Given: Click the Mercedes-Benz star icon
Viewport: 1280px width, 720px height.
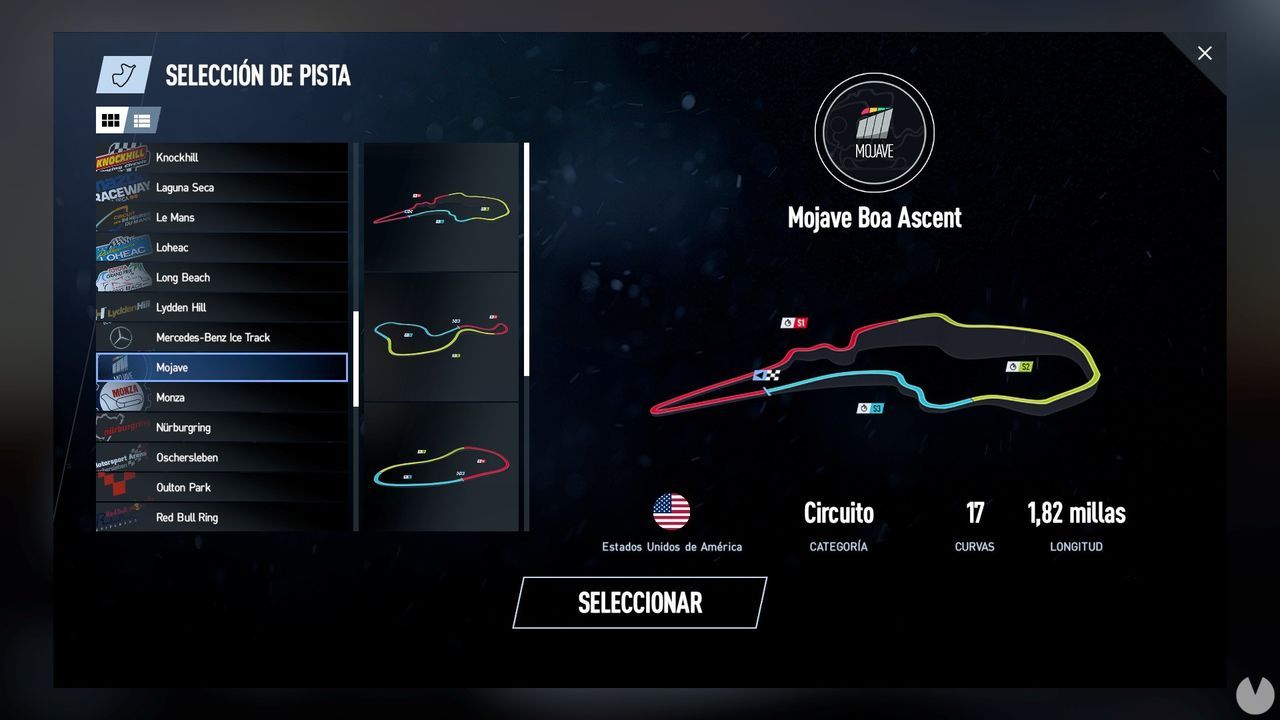Looking at the screenshot, I should (120, 337).
